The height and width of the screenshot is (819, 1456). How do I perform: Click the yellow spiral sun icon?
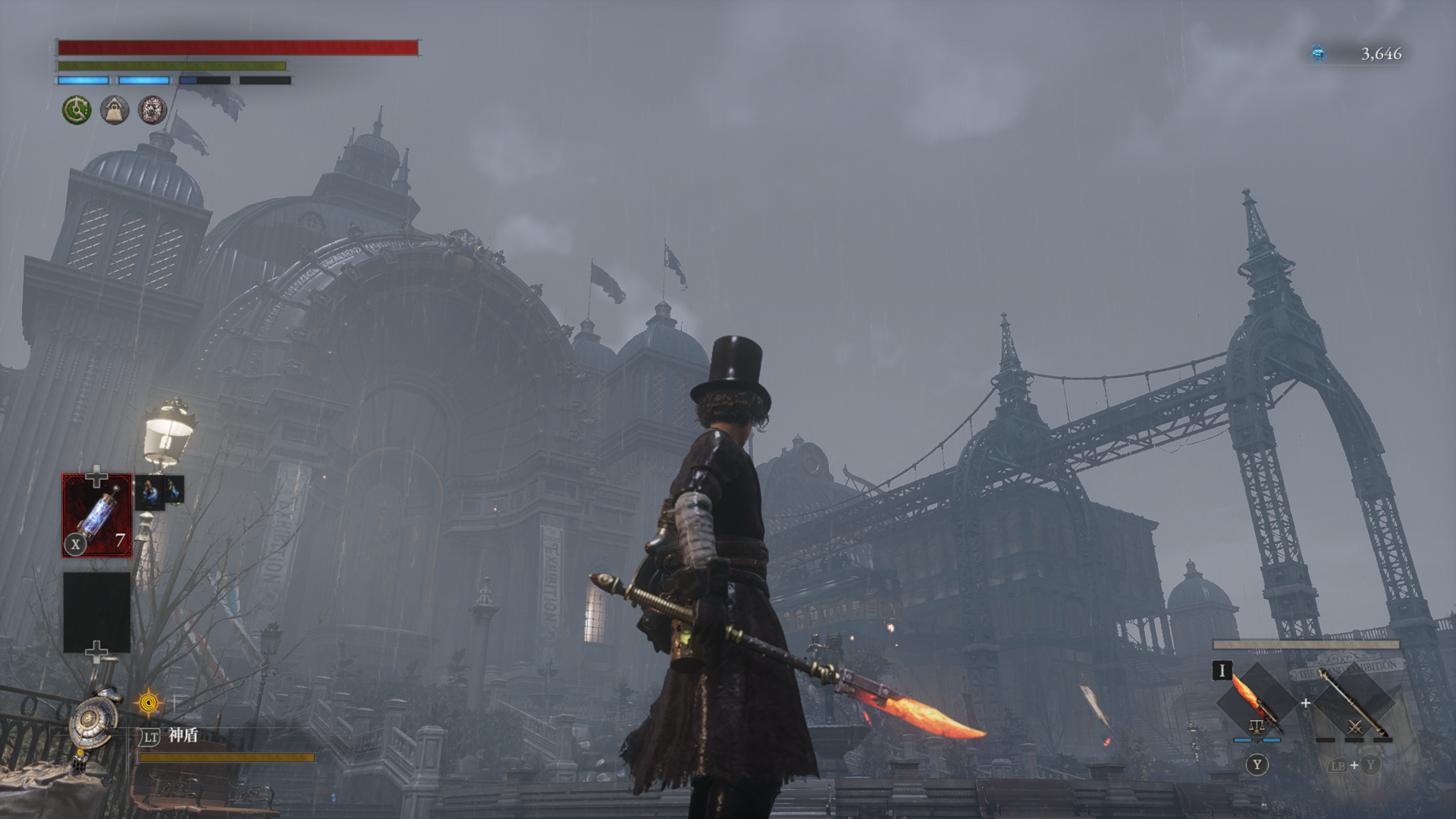coord(149,704)
